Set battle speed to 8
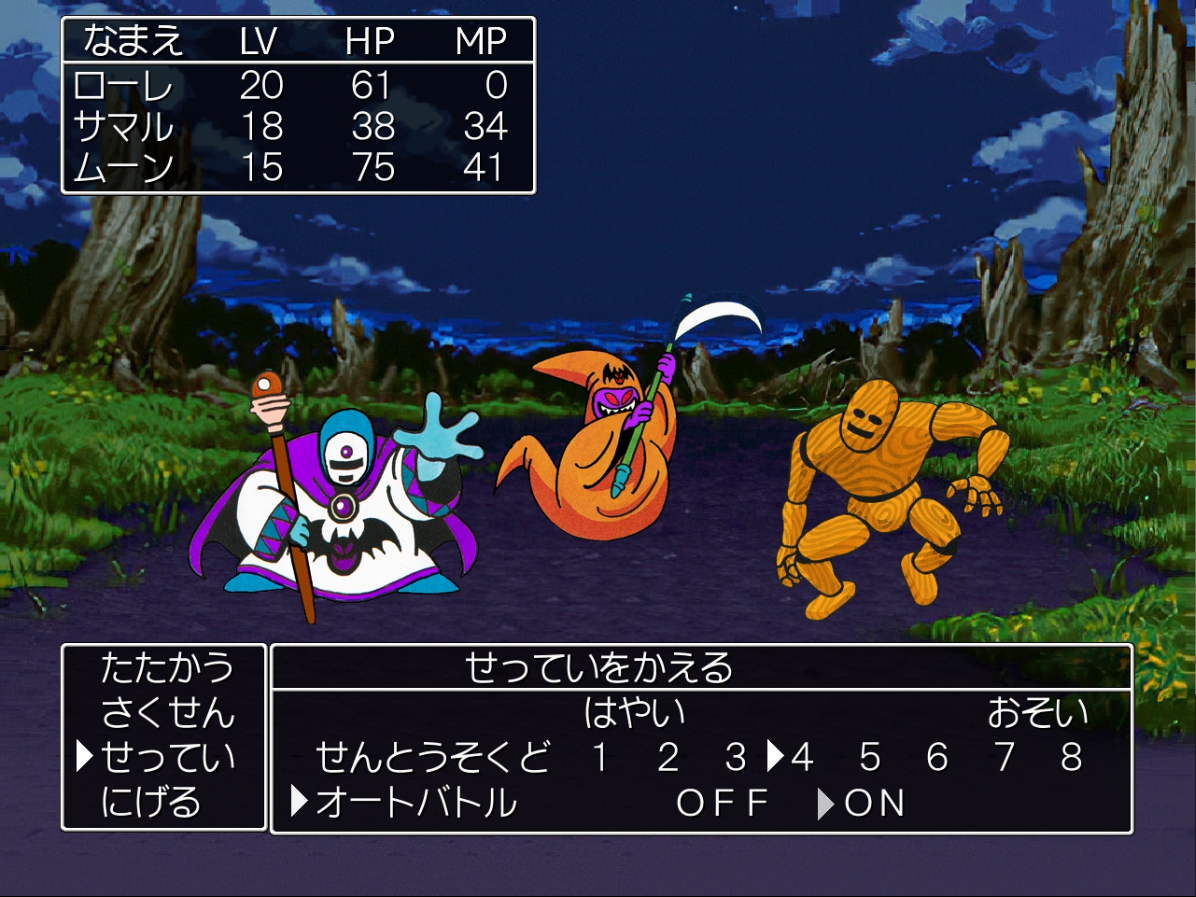This screenshot has width=1196, height=897. click(1071, 758)
